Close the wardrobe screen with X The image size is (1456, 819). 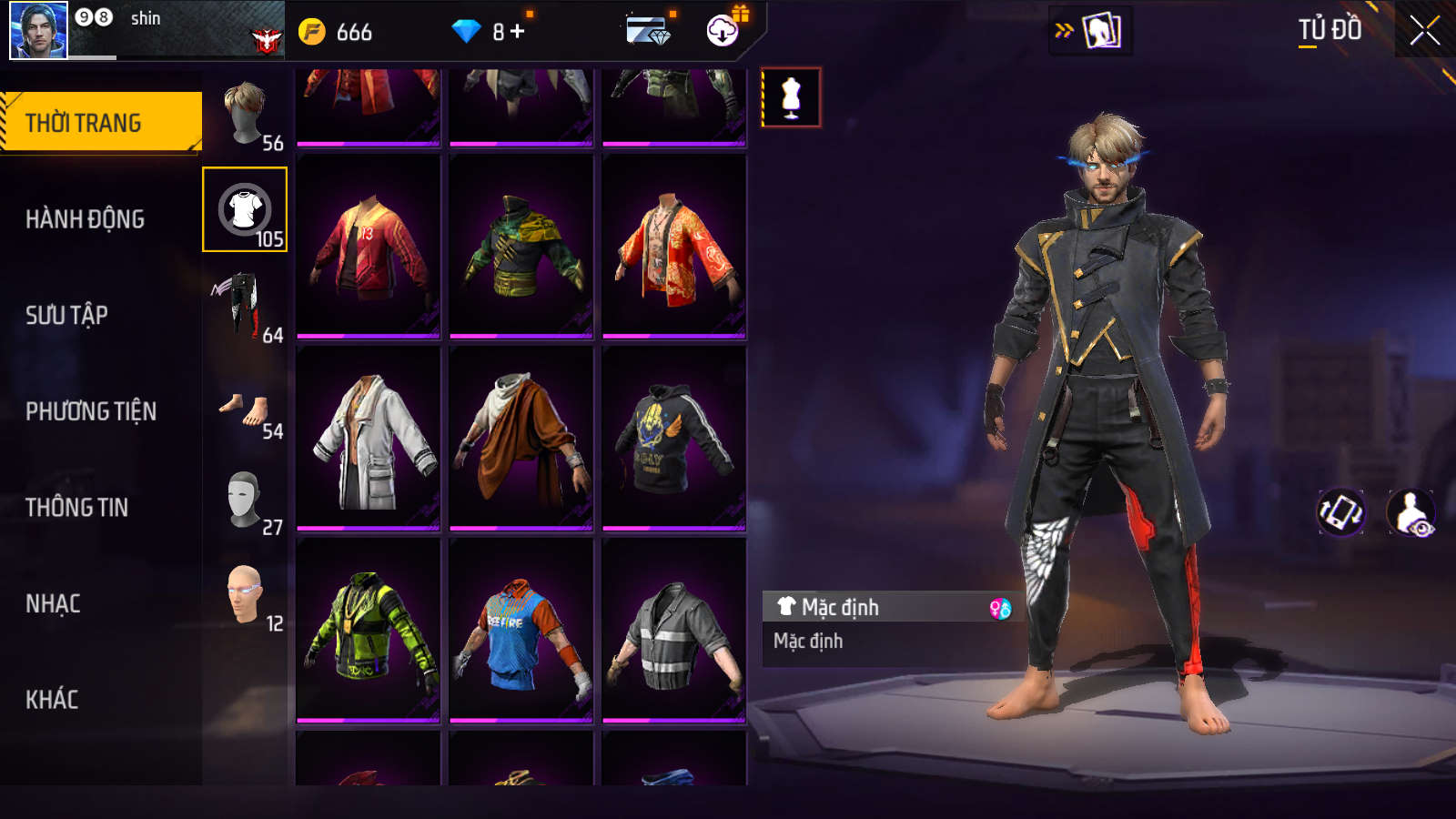(x=1424, y=31)
